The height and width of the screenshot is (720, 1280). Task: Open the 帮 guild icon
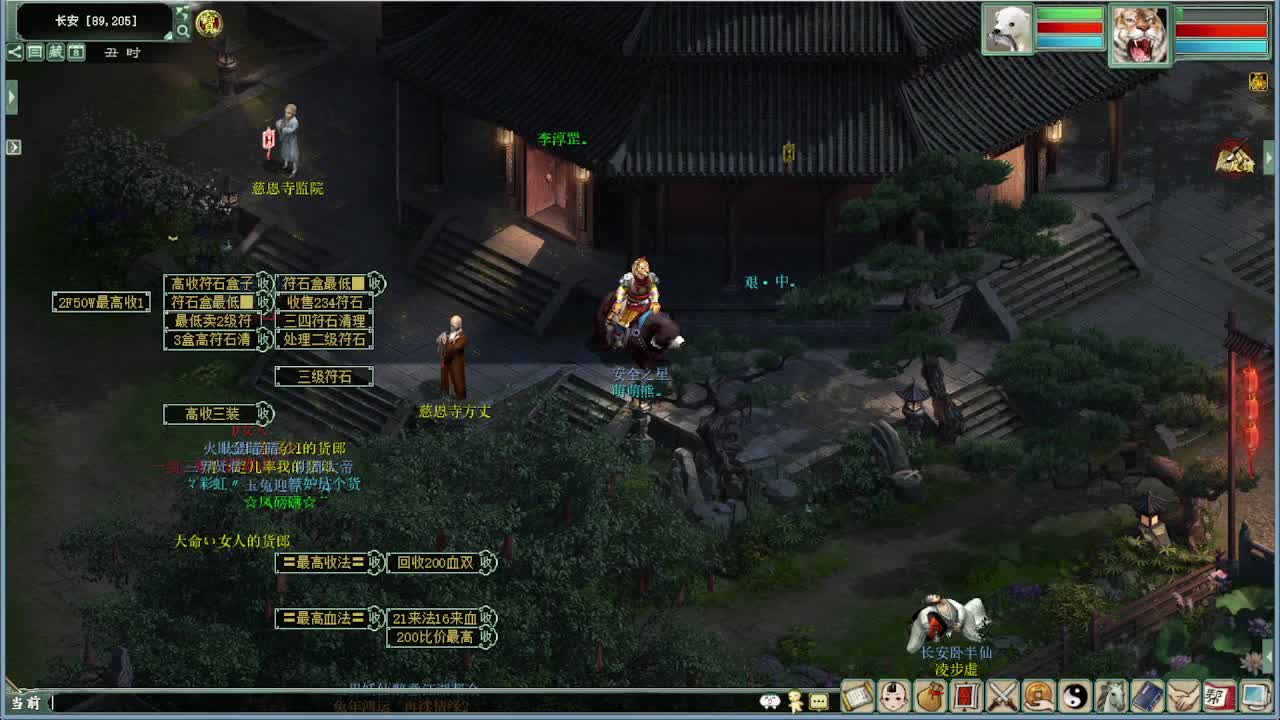pos(1217,700)
